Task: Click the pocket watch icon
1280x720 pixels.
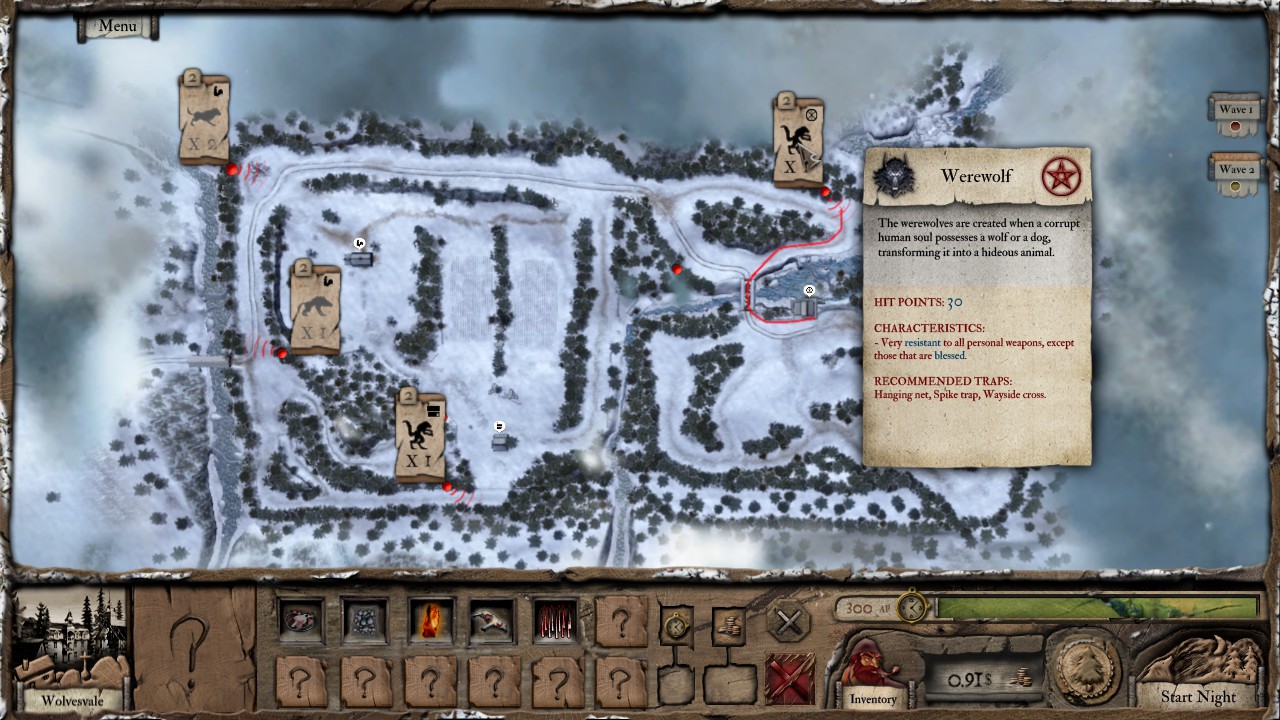Action: pyautogui.click(x=677, y=626)
